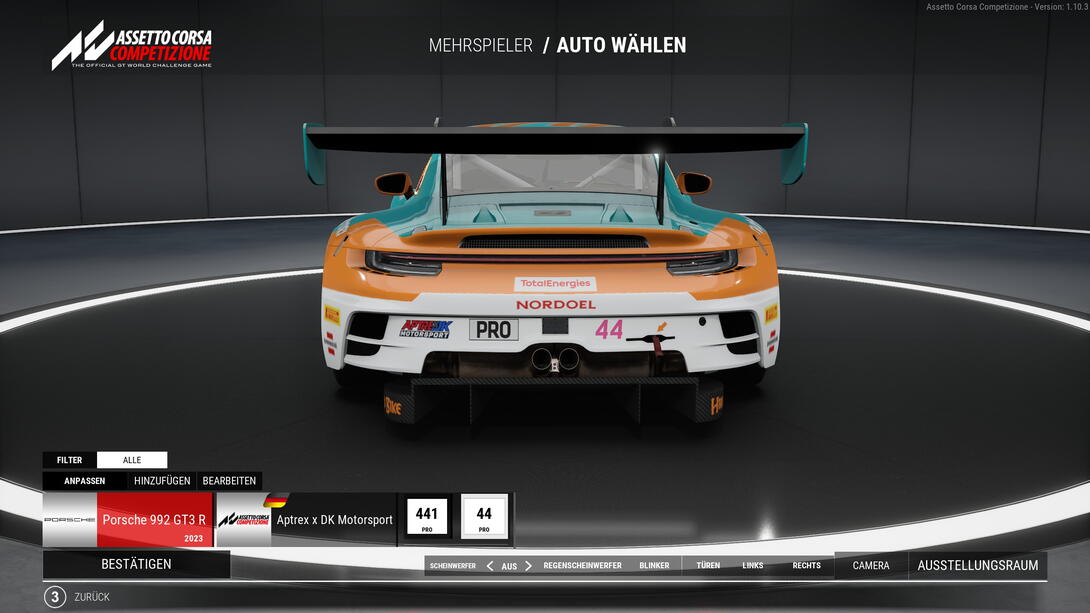
Task: Toggle the Regenscheinwerfer rain lights
Action: click(x=582, y=566)
